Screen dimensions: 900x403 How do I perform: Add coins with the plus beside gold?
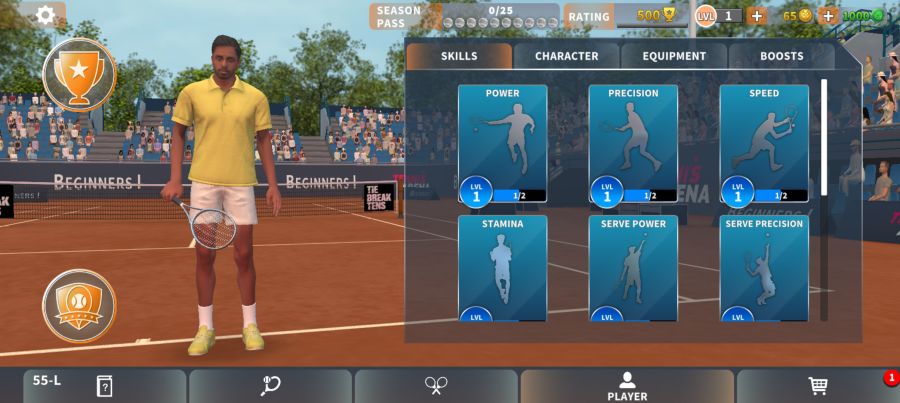[827, 15]
